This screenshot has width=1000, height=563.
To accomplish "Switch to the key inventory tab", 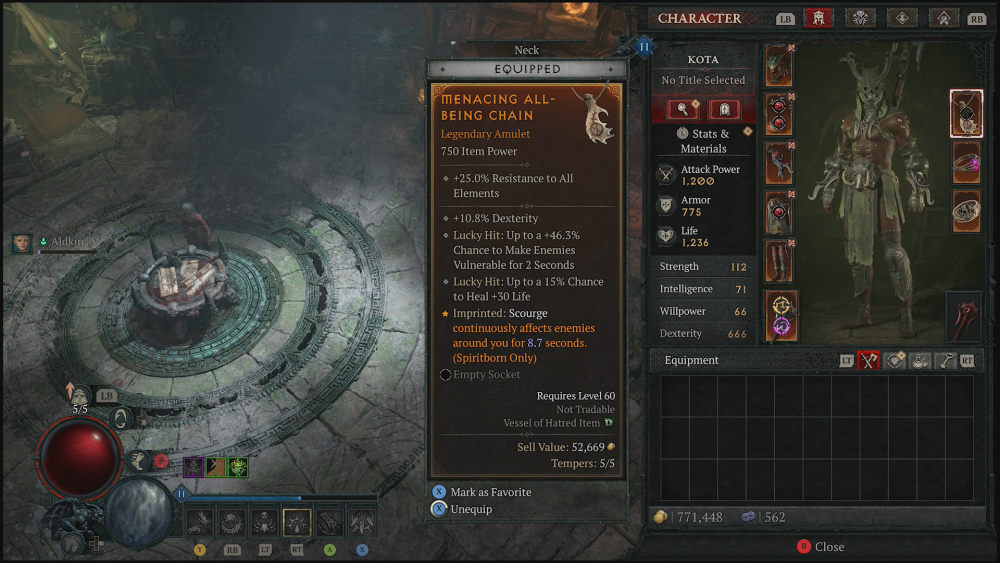I will pos(944,361).
